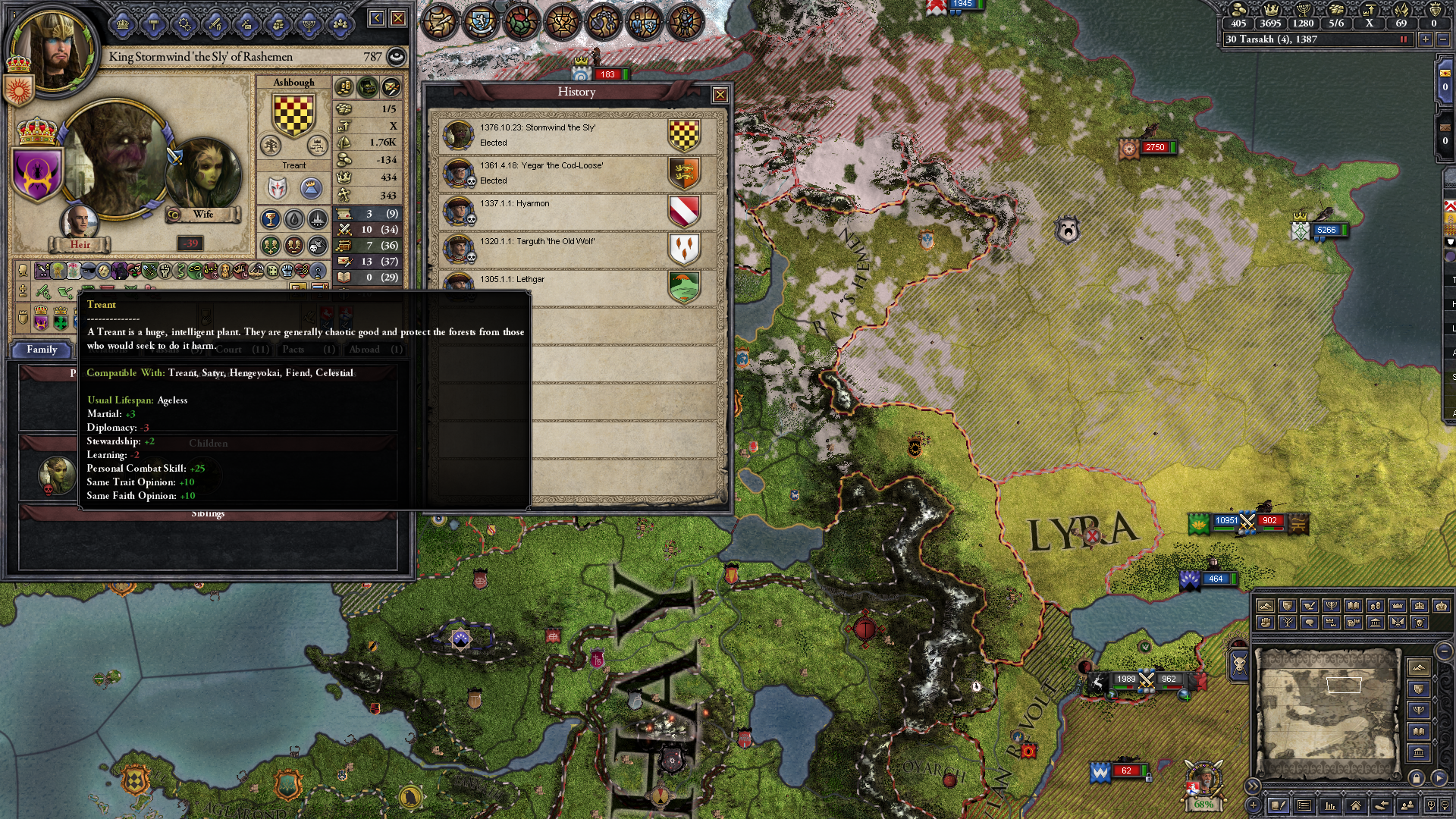Click the Ashbough dynasty shield
The width and height of the screenshot is (1456, 819).
[293, 116]
